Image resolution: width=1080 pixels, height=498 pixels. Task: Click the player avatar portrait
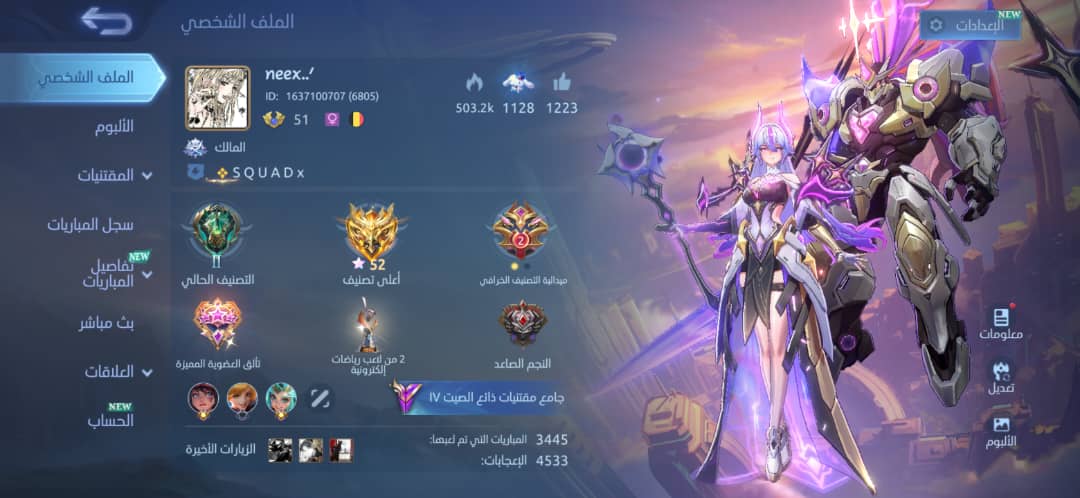[217, 98]
